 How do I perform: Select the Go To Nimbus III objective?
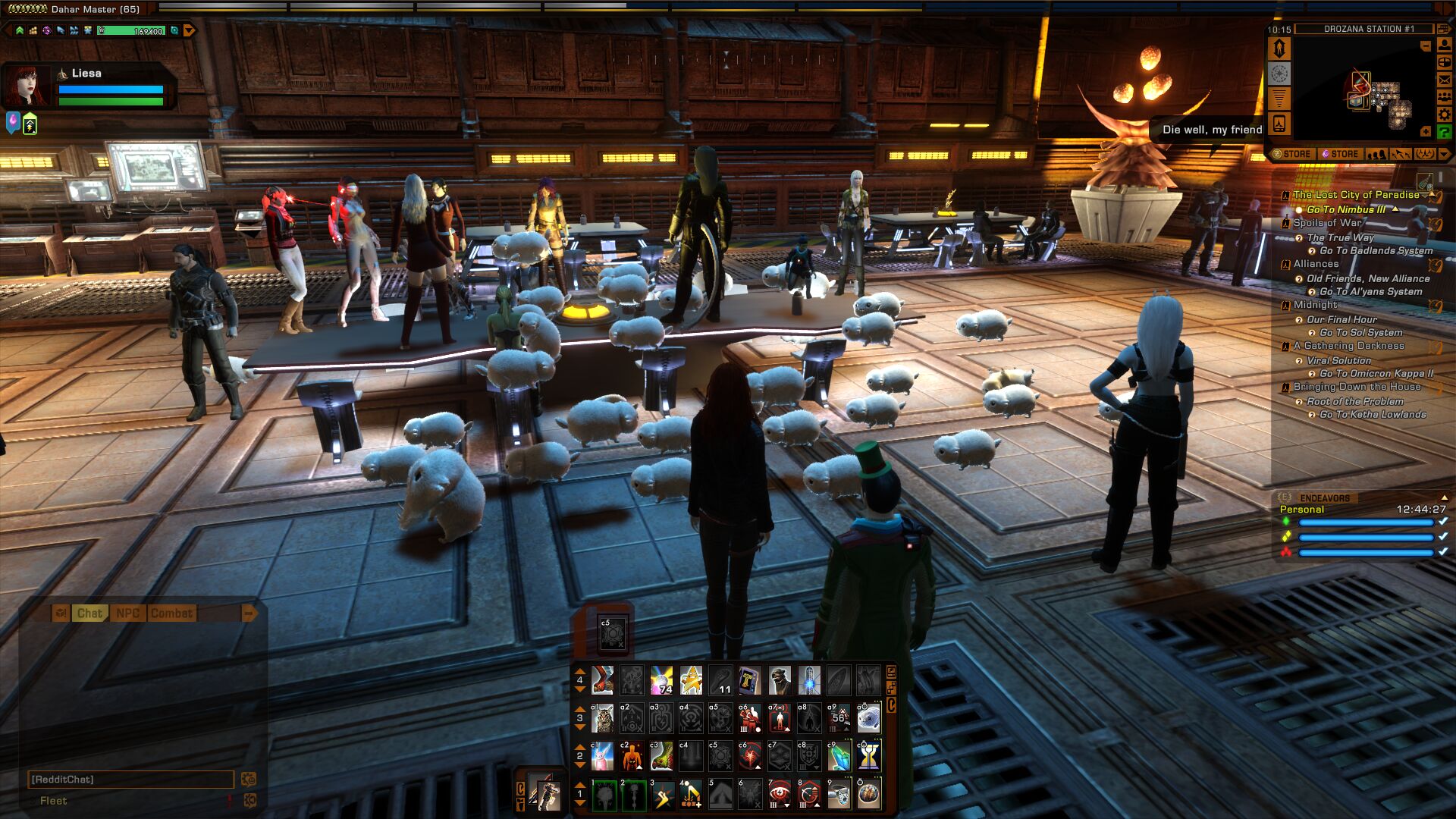[x=1346, y=209]
